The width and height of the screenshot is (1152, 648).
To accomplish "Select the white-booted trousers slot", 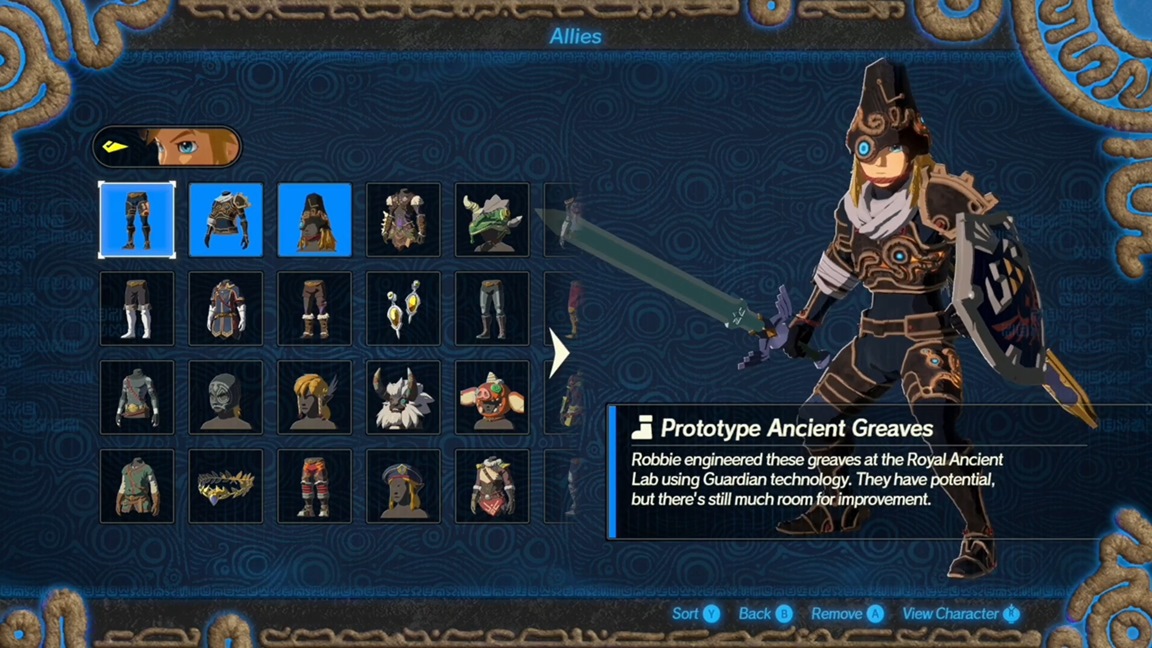I will (x=137, y=309).
